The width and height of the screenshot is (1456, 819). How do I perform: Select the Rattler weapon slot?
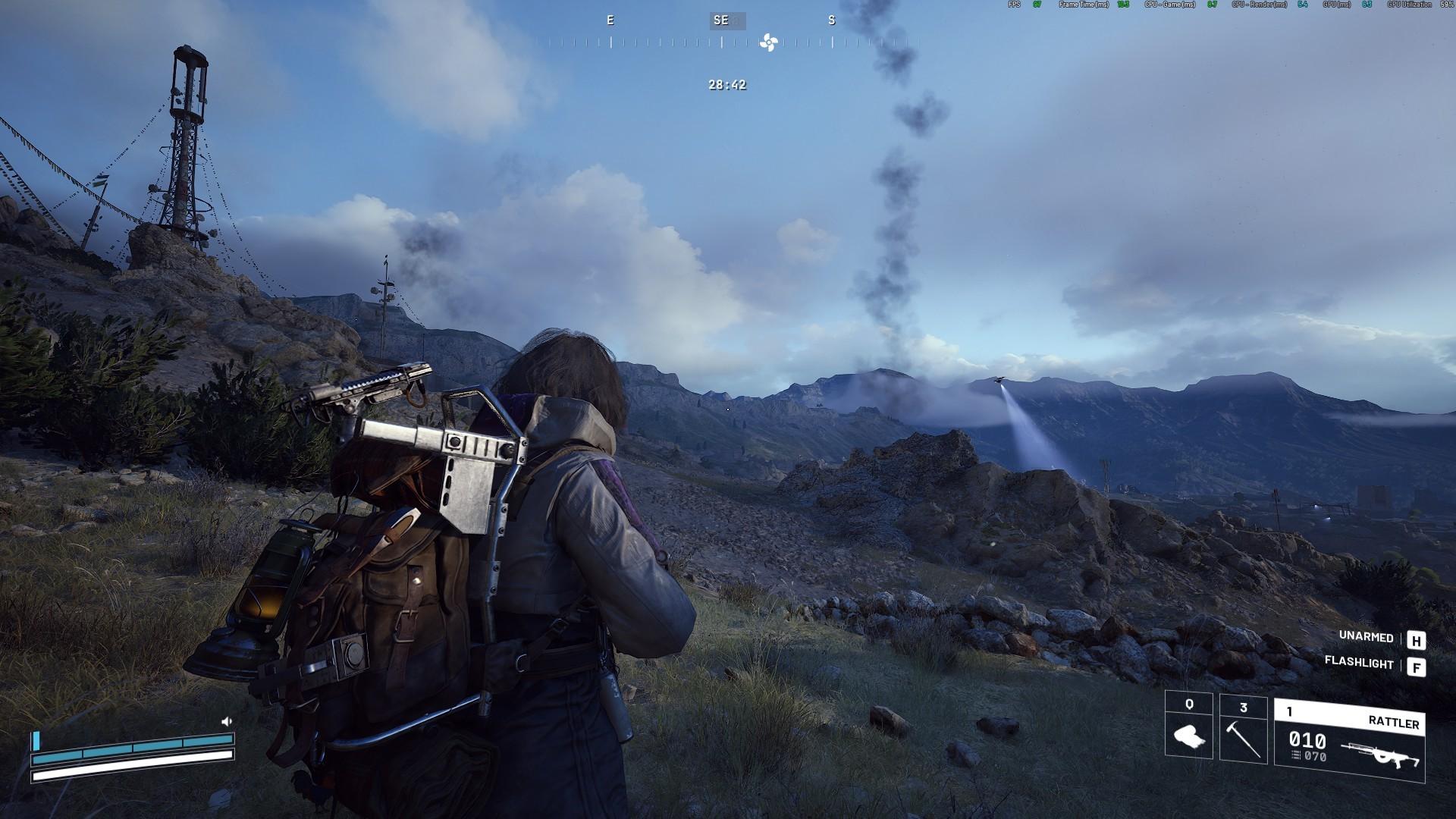[1349, 740]
